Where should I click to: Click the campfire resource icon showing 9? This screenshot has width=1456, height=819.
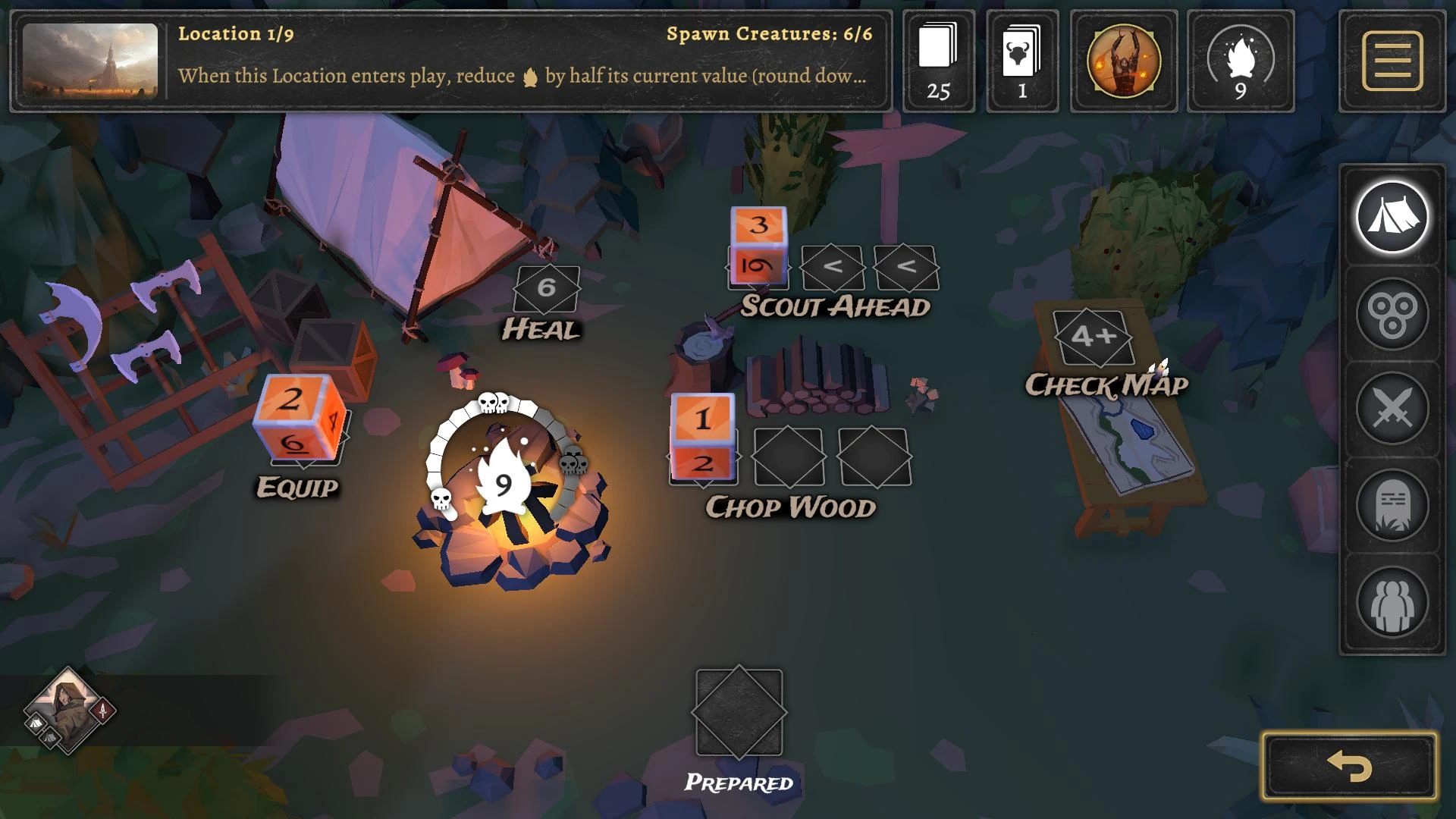click(1241, 61)
